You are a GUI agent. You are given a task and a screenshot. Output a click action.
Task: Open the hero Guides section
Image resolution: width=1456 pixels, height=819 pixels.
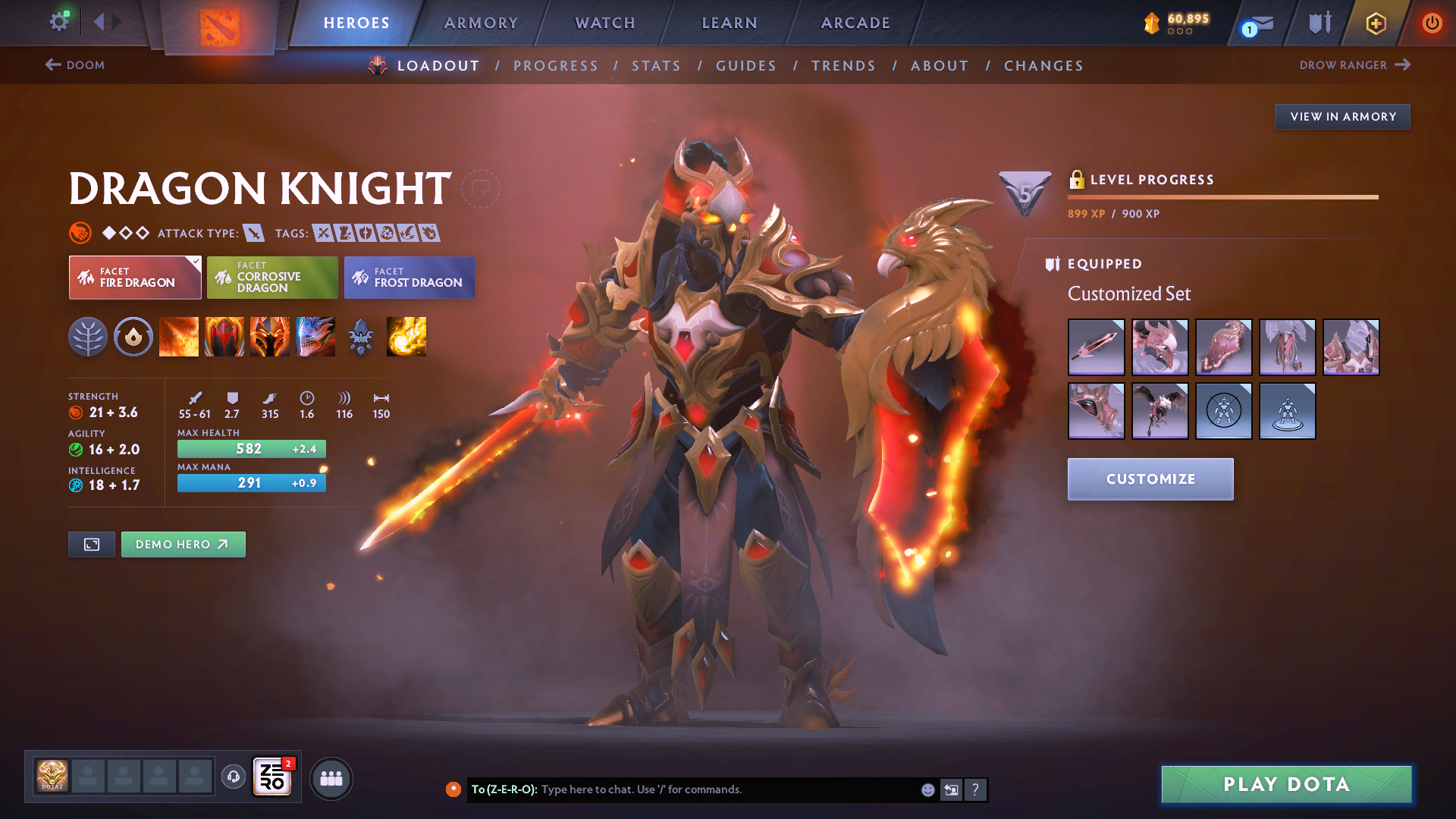(x=746, y=66)
